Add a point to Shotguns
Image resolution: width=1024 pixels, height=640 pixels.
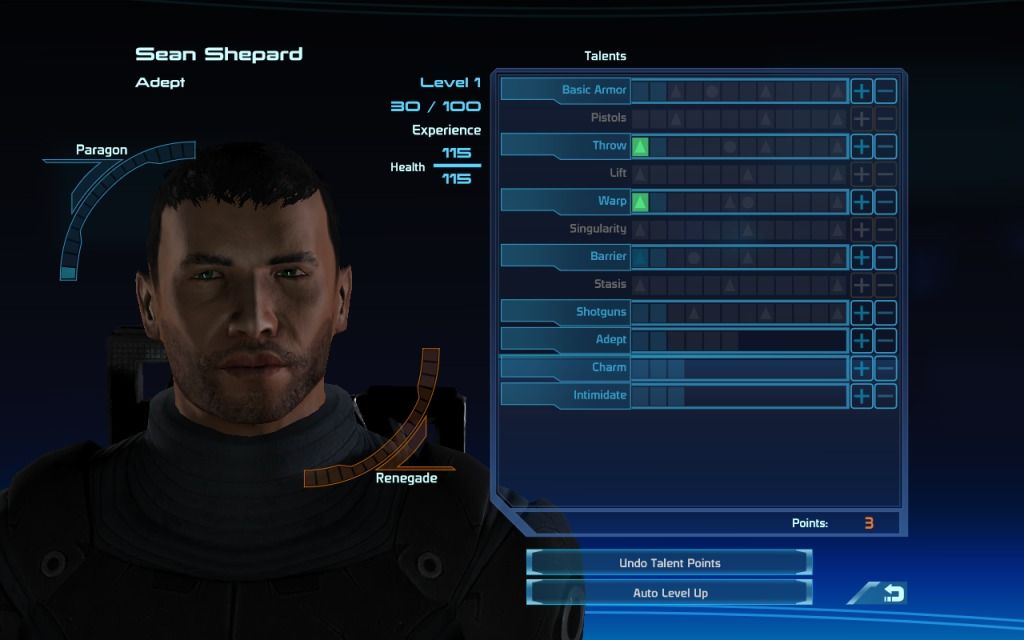coord(861,313)
